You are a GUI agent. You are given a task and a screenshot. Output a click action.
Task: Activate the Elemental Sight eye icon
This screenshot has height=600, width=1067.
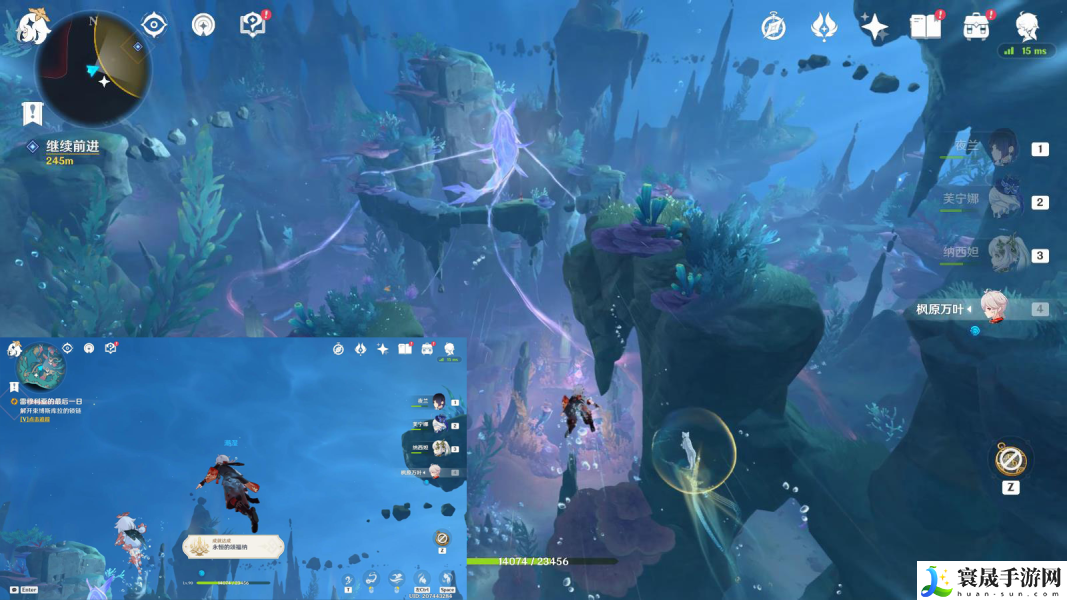coord(153,24)
